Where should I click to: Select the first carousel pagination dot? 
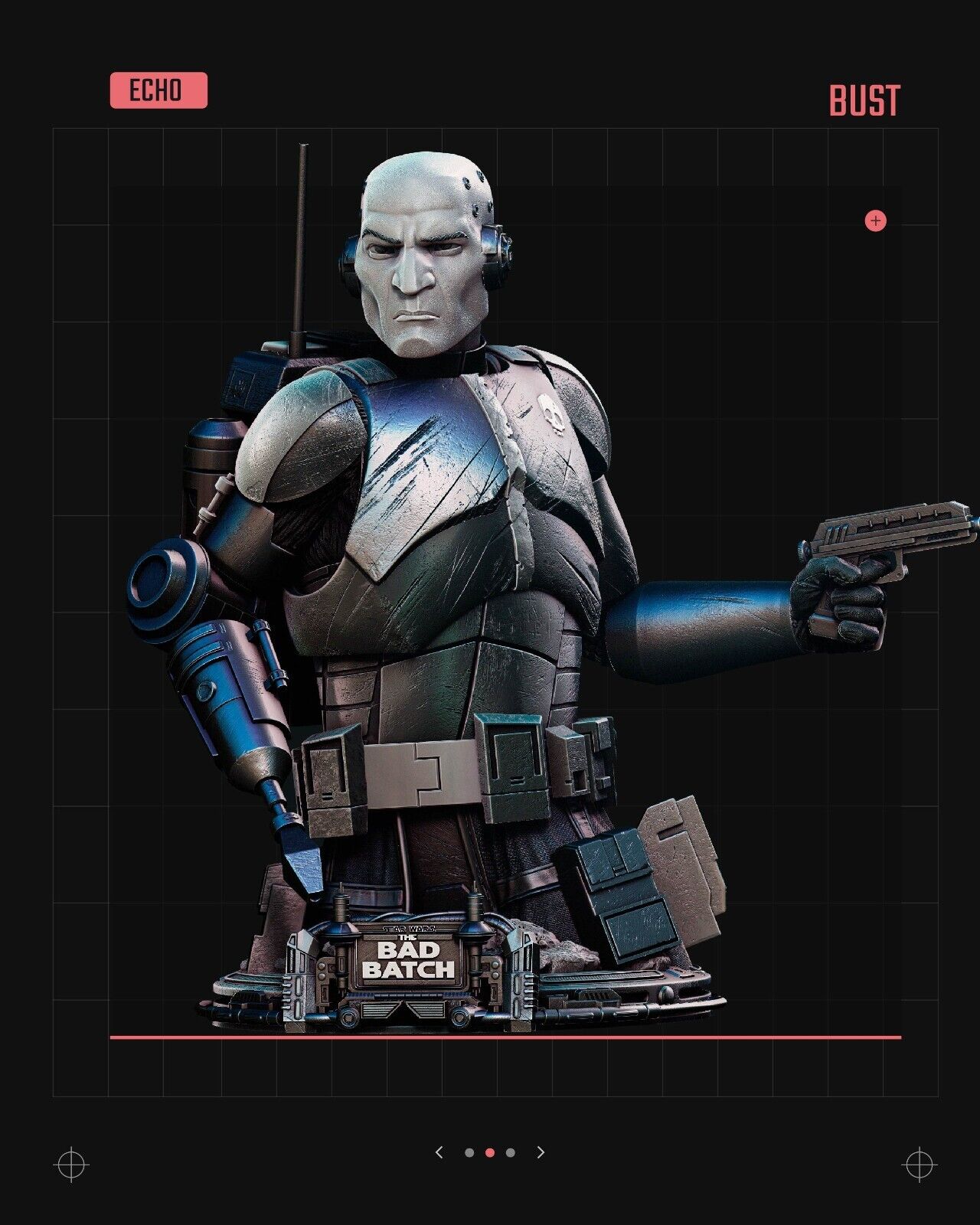pyautogui.click(x=469, y=1152)
